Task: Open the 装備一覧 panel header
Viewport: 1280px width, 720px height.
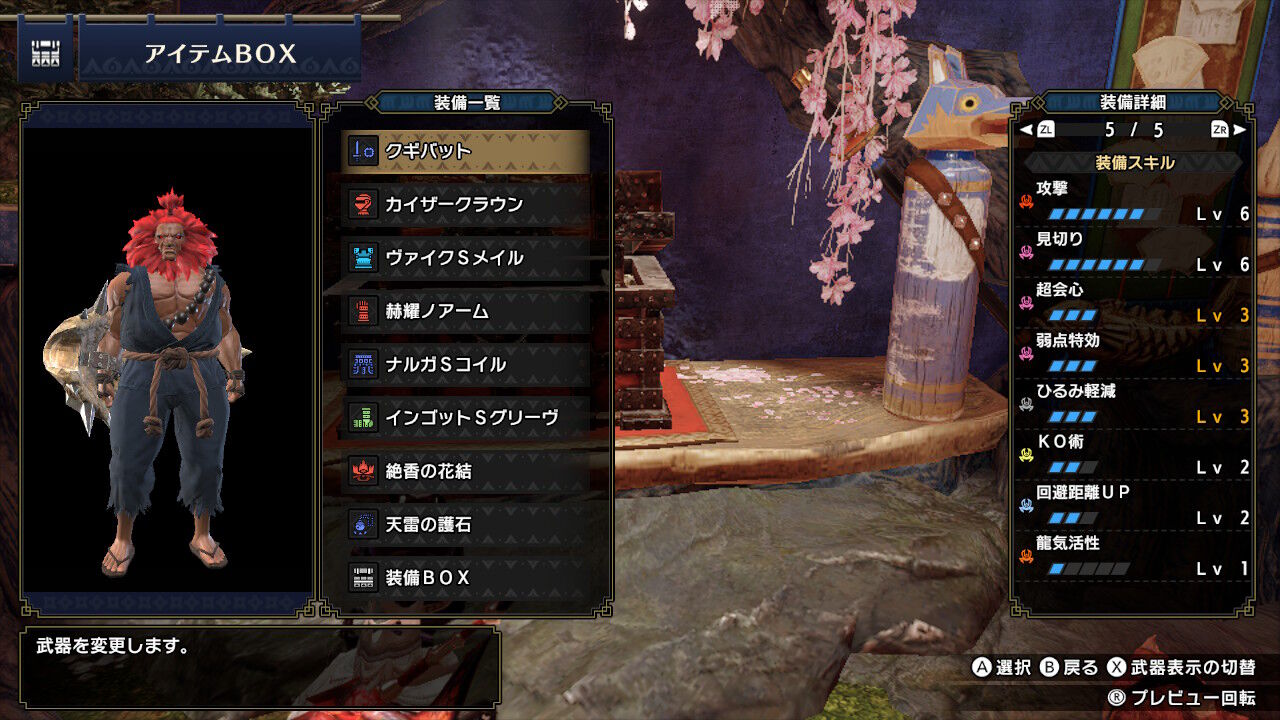Action: 465,103
